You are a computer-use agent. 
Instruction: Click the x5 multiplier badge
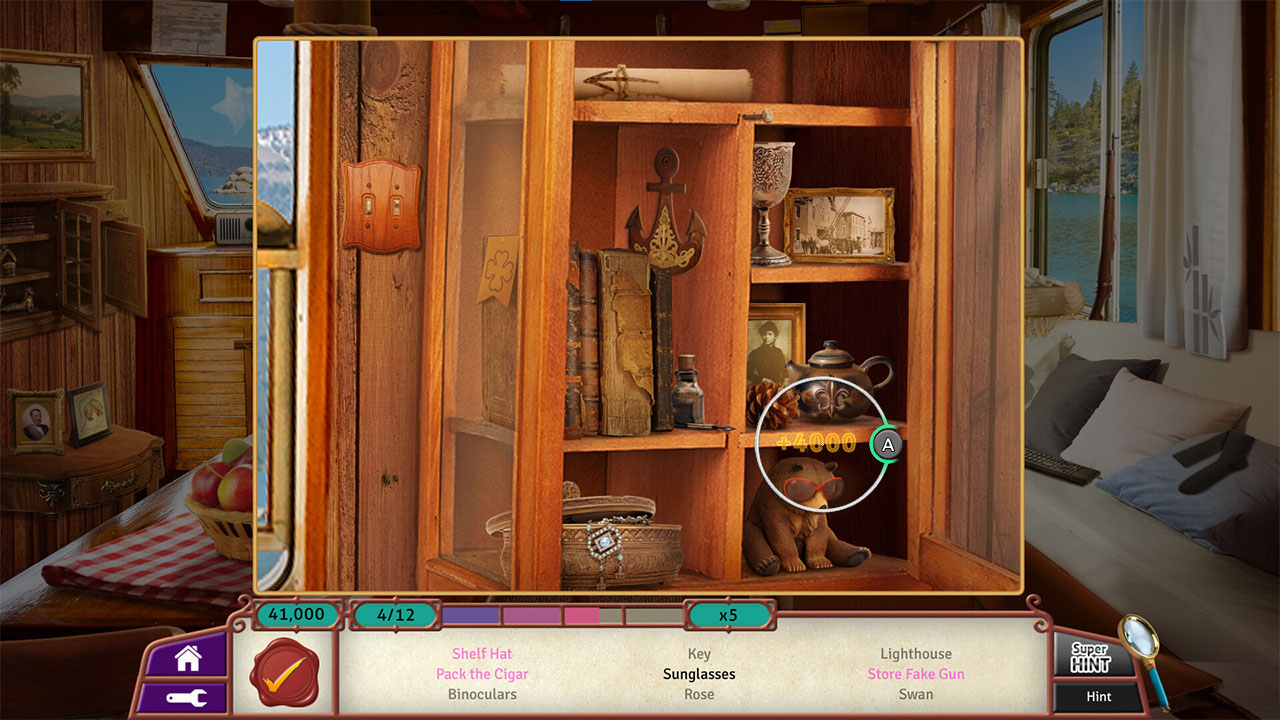coord(729,615)
